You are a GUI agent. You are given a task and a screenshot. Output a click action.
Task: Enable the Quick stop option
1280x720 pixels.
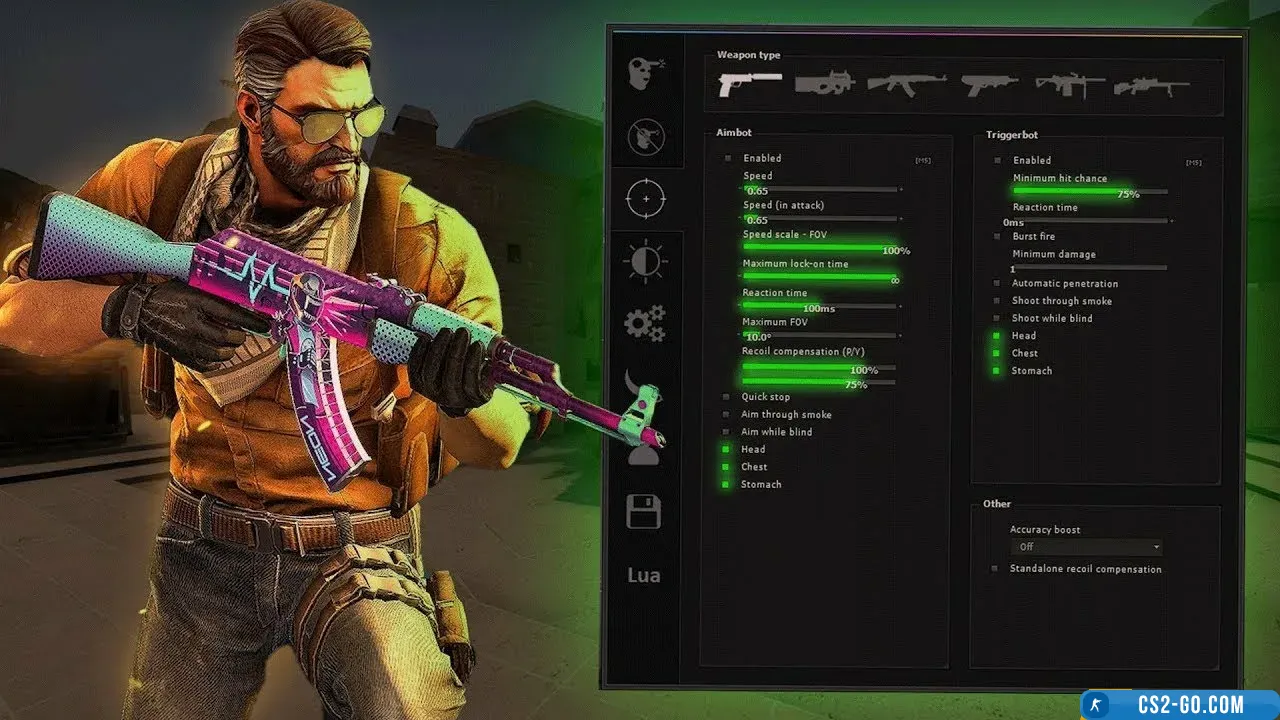click(x=727, y=397)
